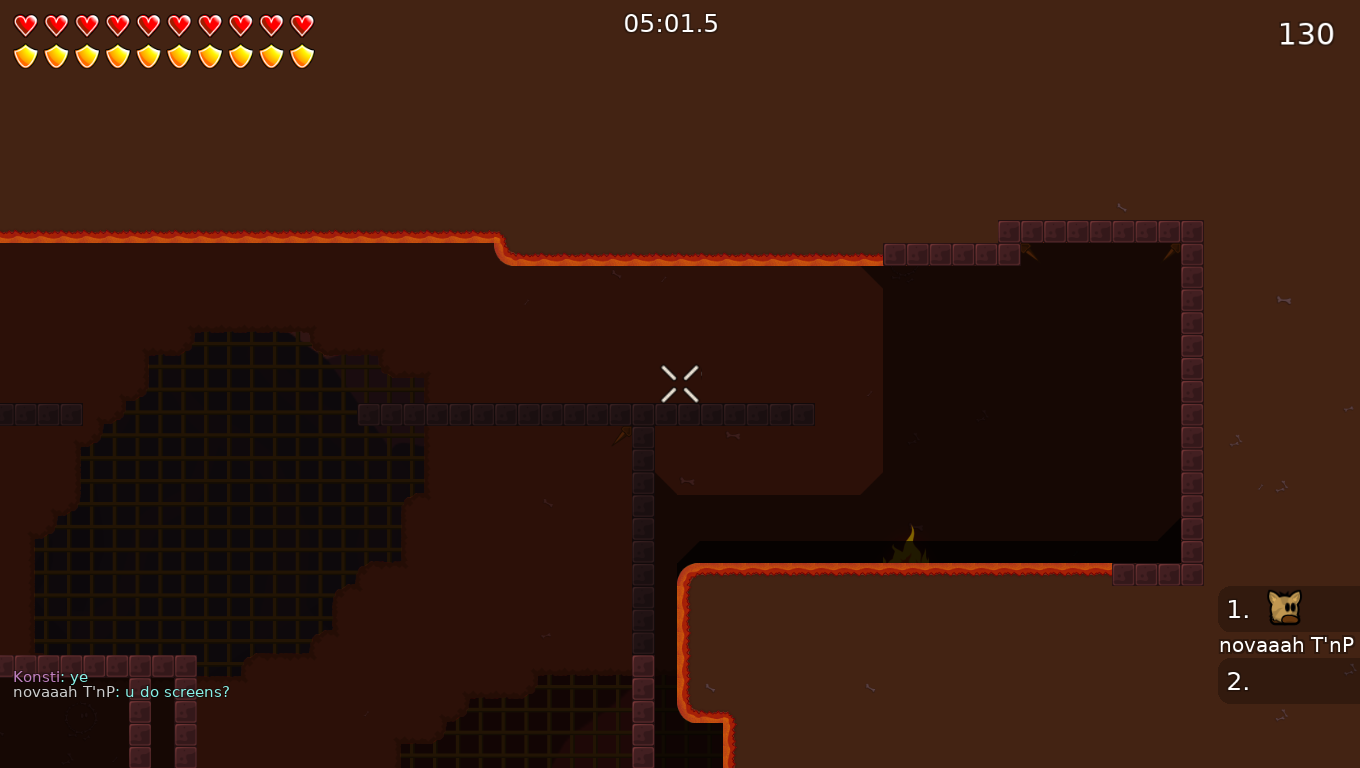Click the race timer showing 05:01.5
The height and width of the screenshot is (768, 1360).
pos(671,23)
